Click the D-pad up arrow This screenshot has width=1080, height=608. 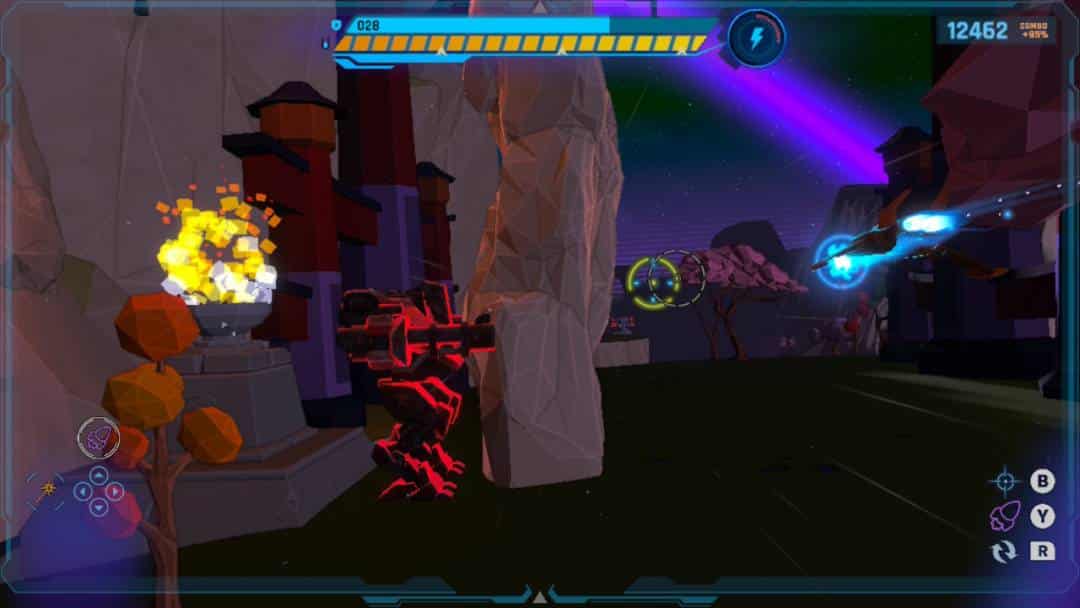click(98, 475)
